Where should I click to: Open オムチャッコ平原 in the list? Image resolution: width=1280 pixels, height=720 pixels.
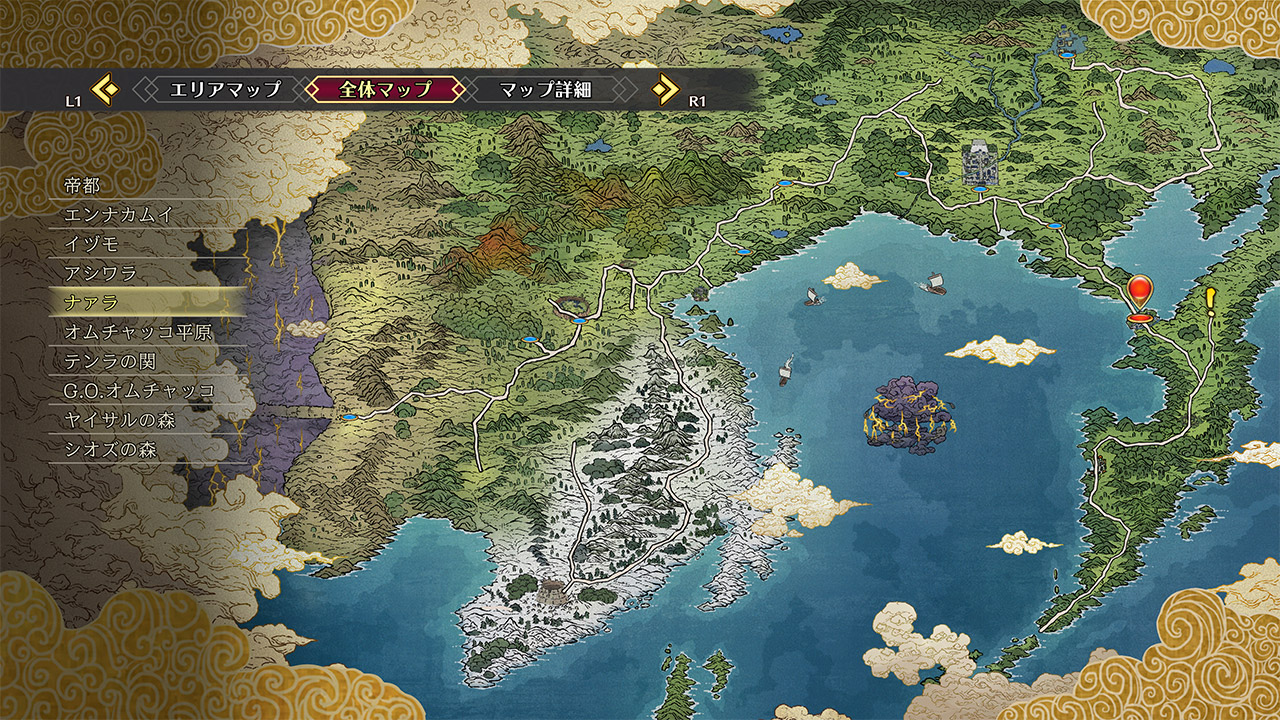click(x=138, y=332)
